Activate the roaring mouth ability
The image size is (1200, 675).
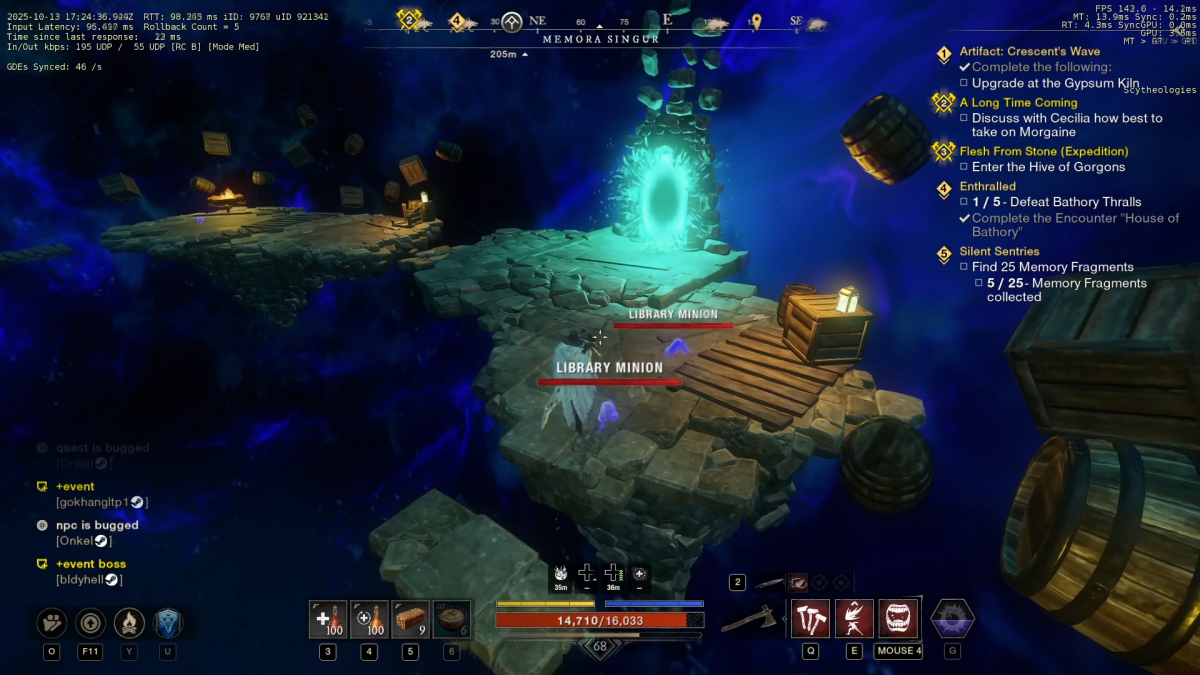point(898,619)
